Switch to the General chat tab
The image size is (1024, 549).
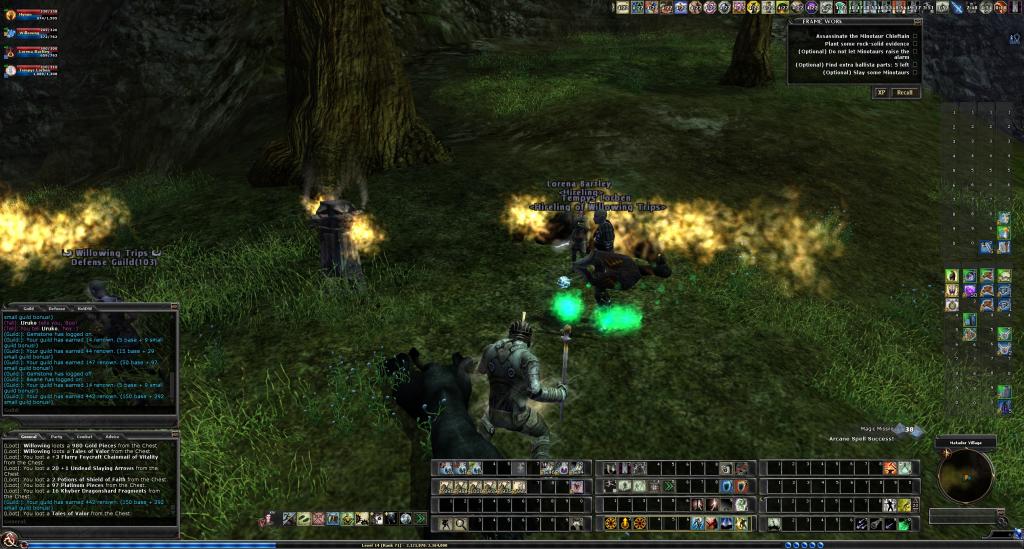29,437
